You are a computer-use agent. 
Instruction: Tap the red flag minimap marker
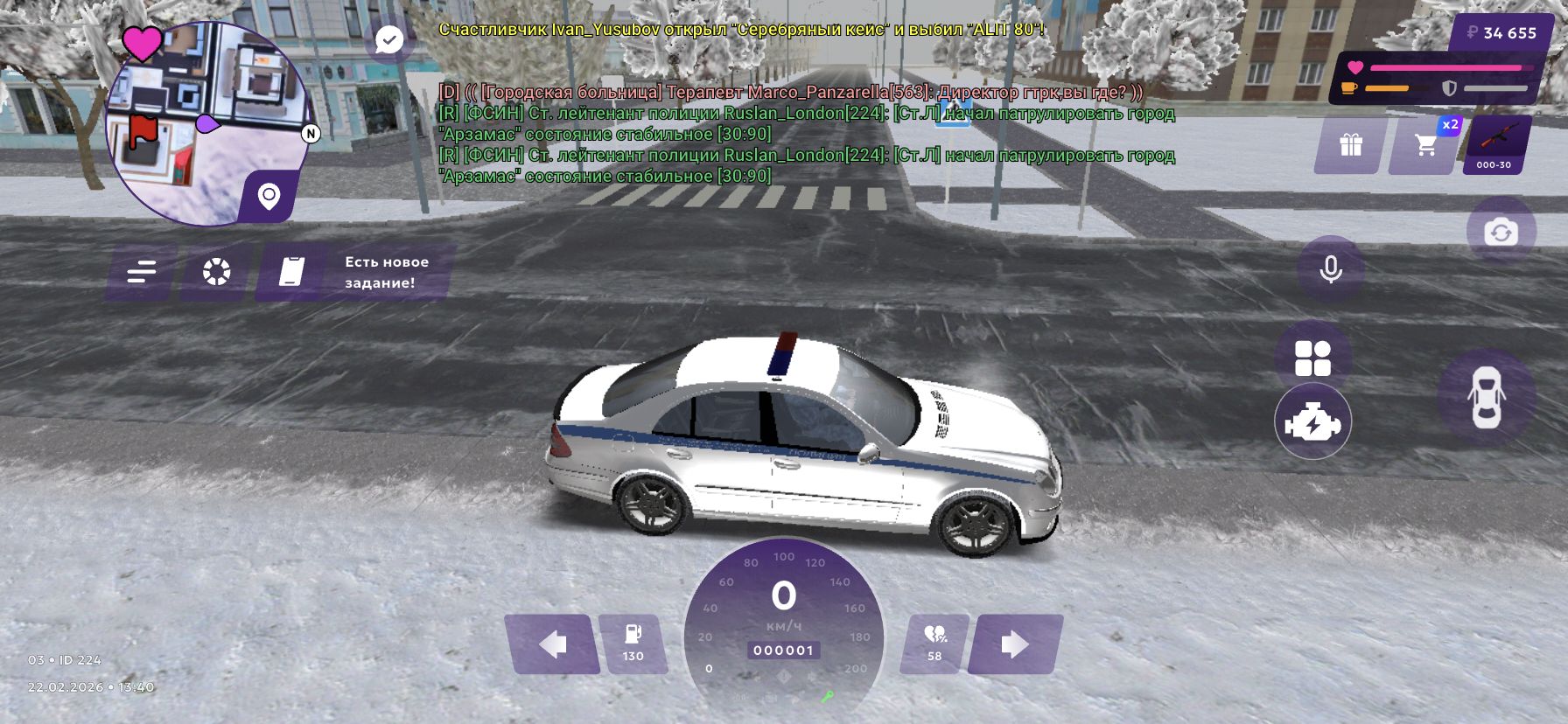click(143, 132)
